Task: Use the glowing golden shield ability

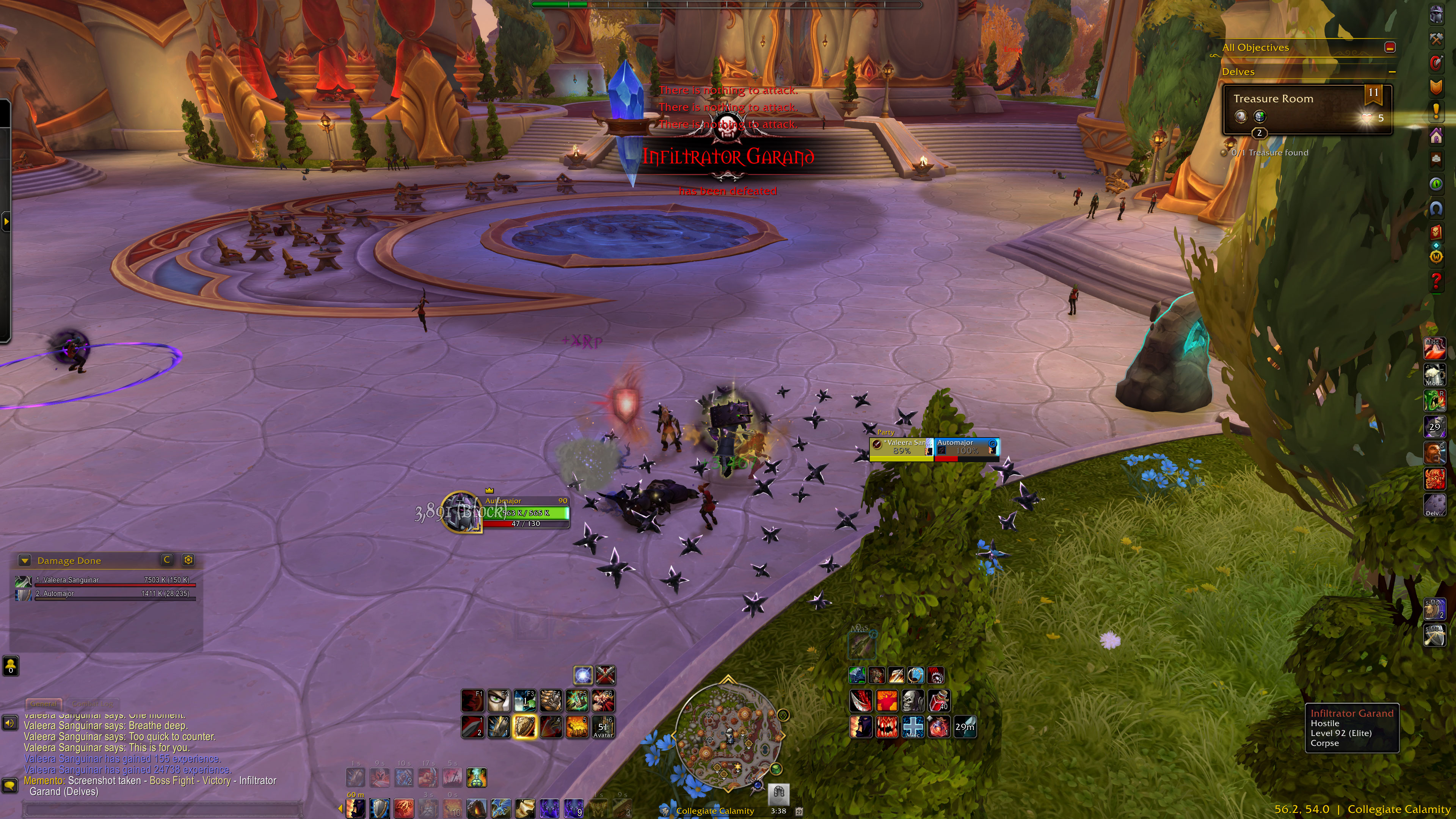Action: click(x=524, y=727)
